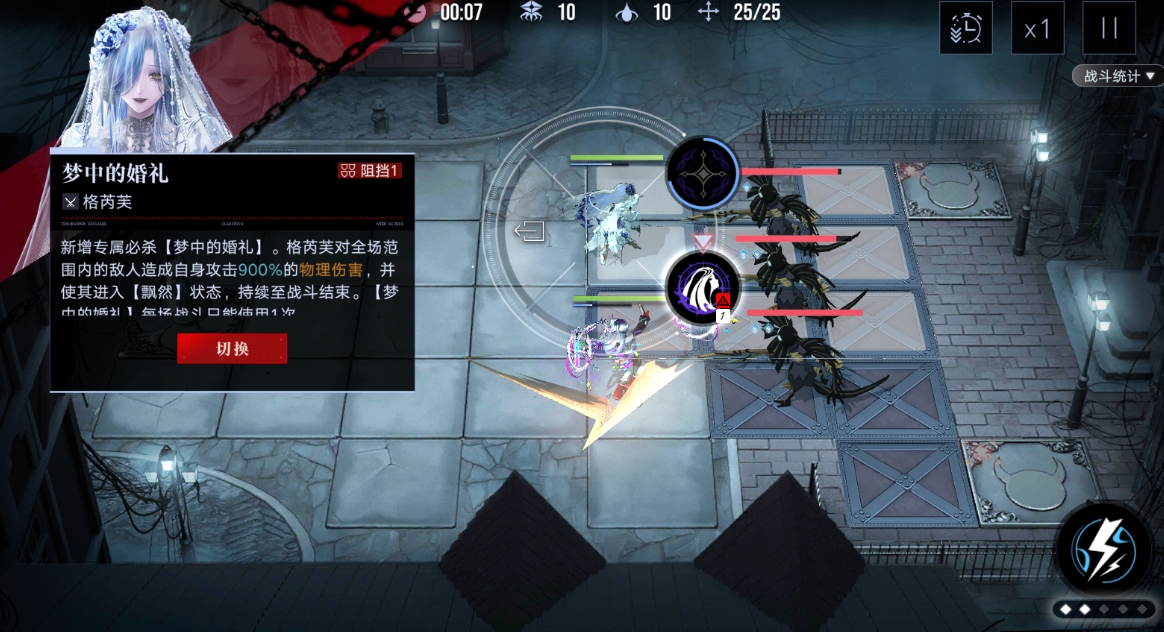
Task: Pause the battle
Action: tap(1109, 28)
